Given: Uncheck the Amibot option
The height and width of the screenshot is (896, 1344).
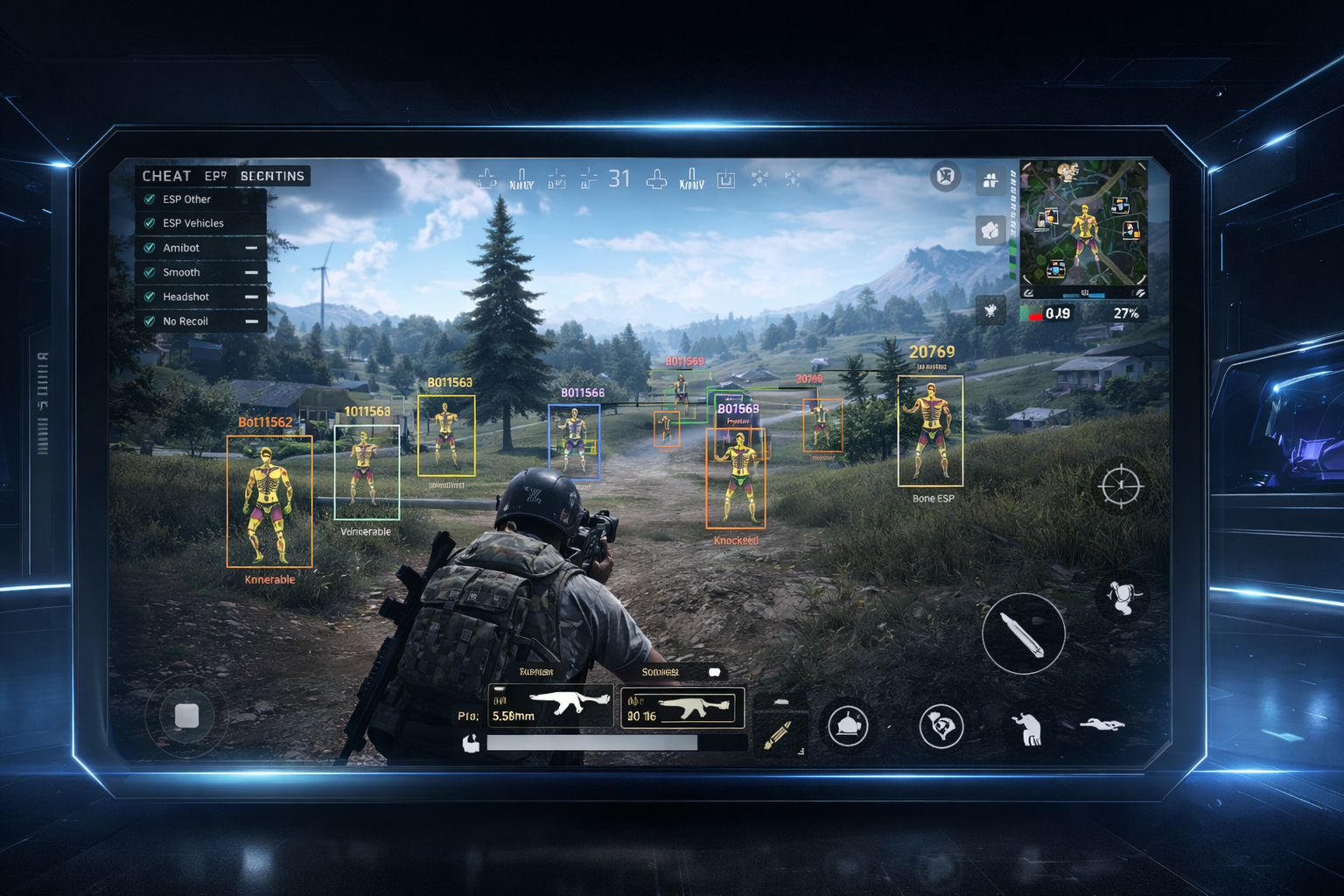Looking at the screenshot, I should point(150,248).
